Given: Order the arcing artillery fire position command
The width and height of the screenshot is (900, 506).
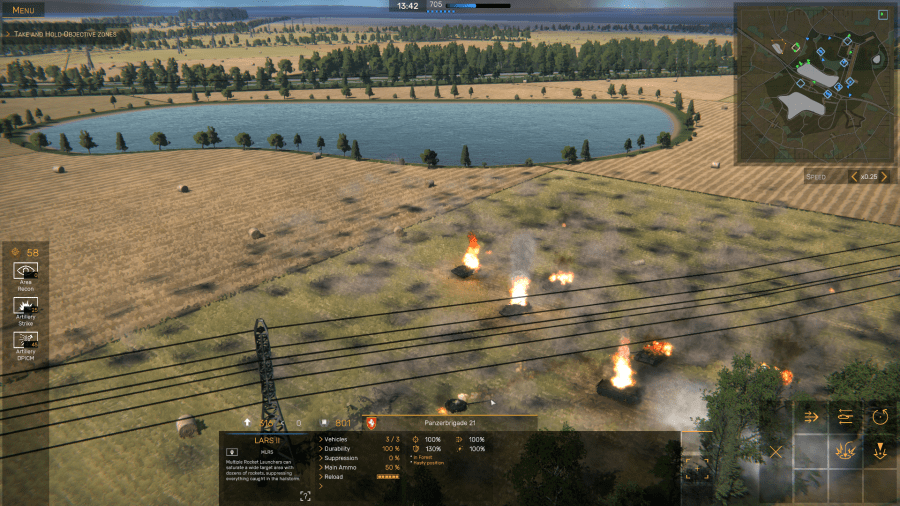Looking at the screenshot, I should (x=845, y=451).
